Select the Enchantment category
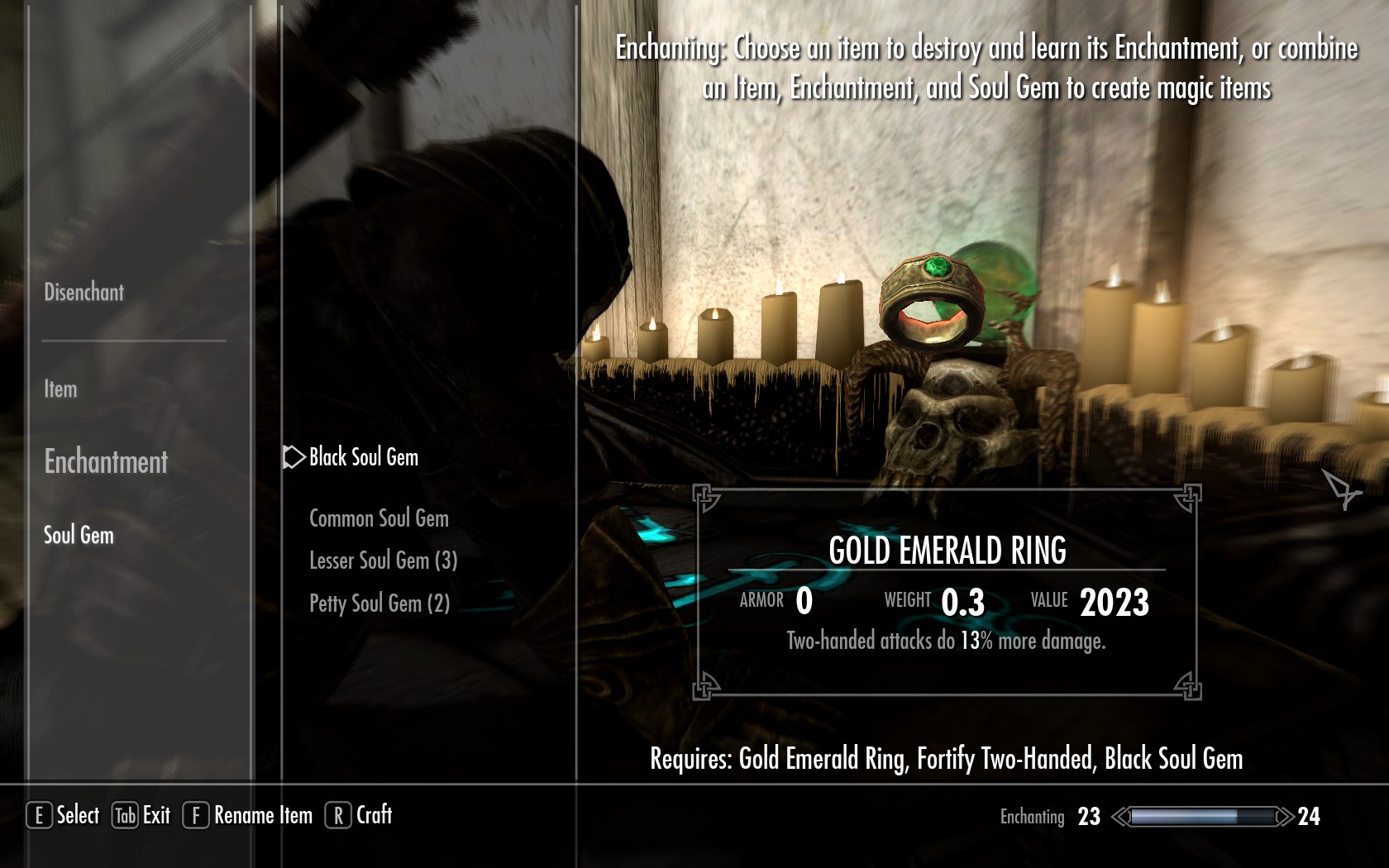Screen dimensions: 1389x868 tap(106, 461)
